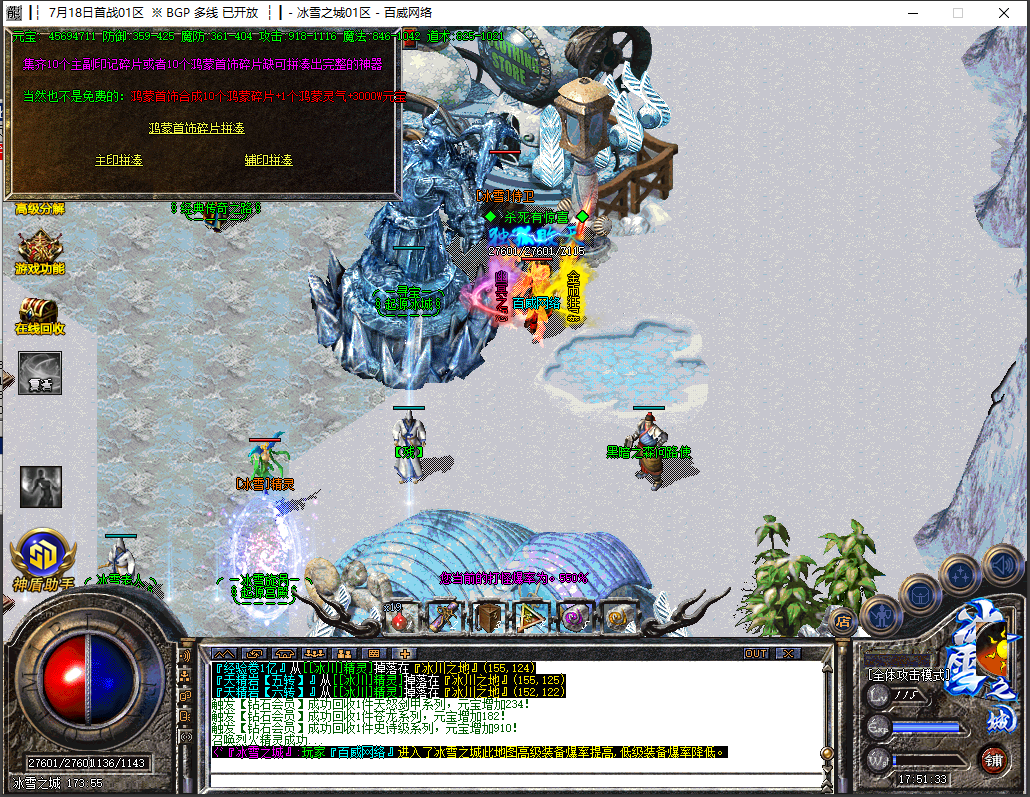Screen dimensions: 1030x797
Task: Close the game window
Action: coord(1003,13)
